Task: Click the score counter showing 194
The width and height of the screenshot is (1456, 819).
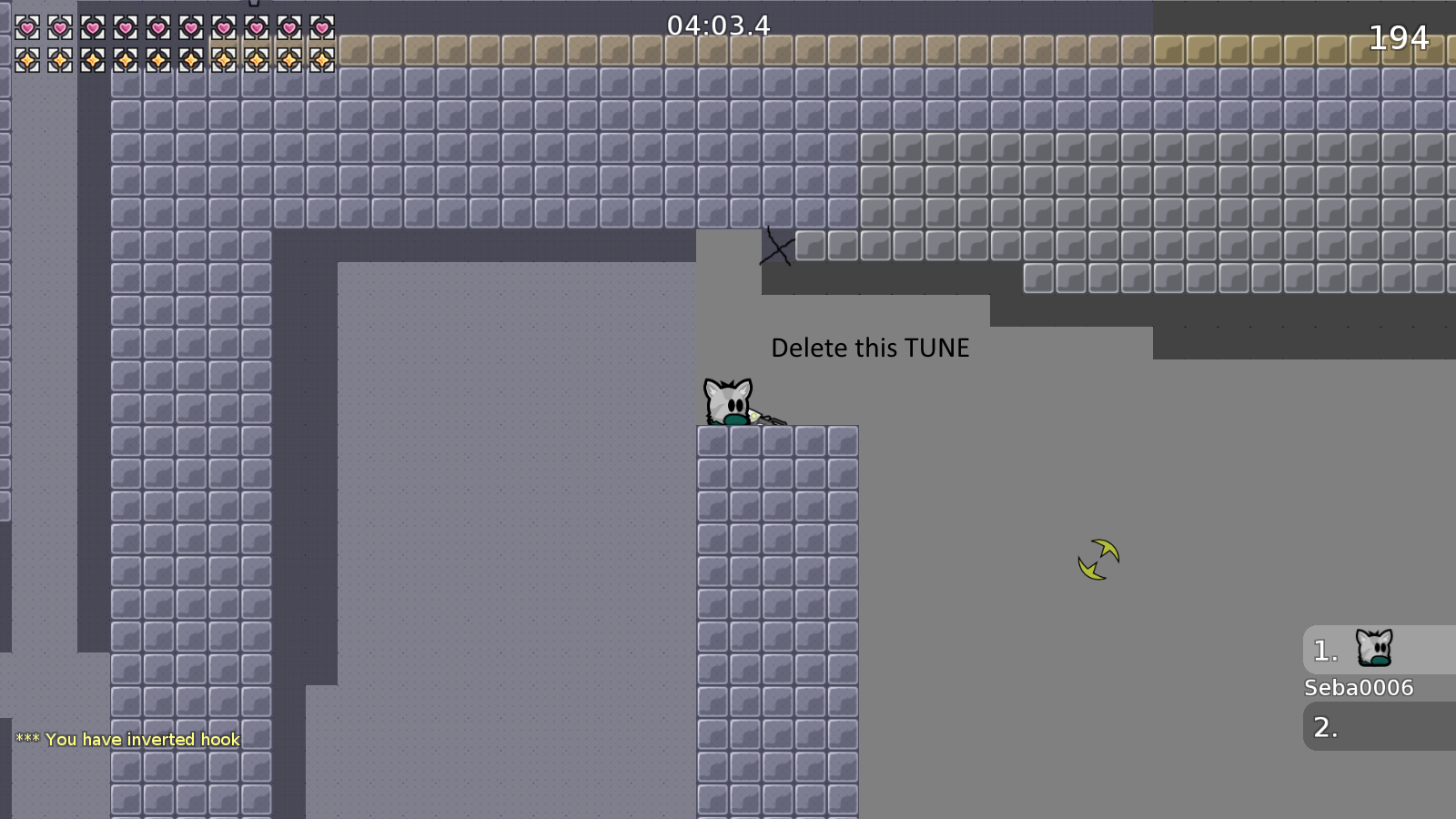Action: tap(1399, 38)
